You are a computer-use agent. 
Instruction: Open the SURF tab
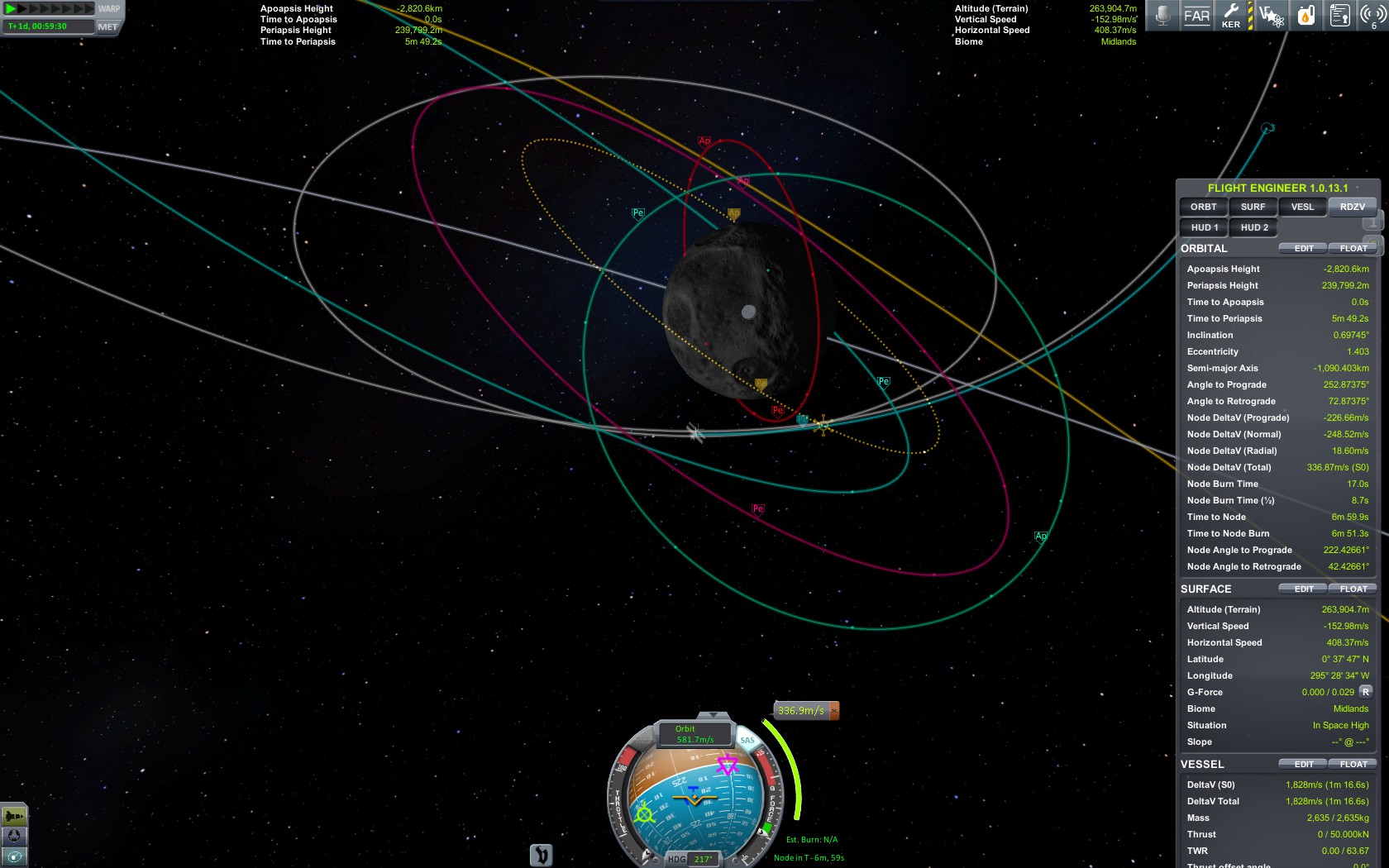point(1253,207)
